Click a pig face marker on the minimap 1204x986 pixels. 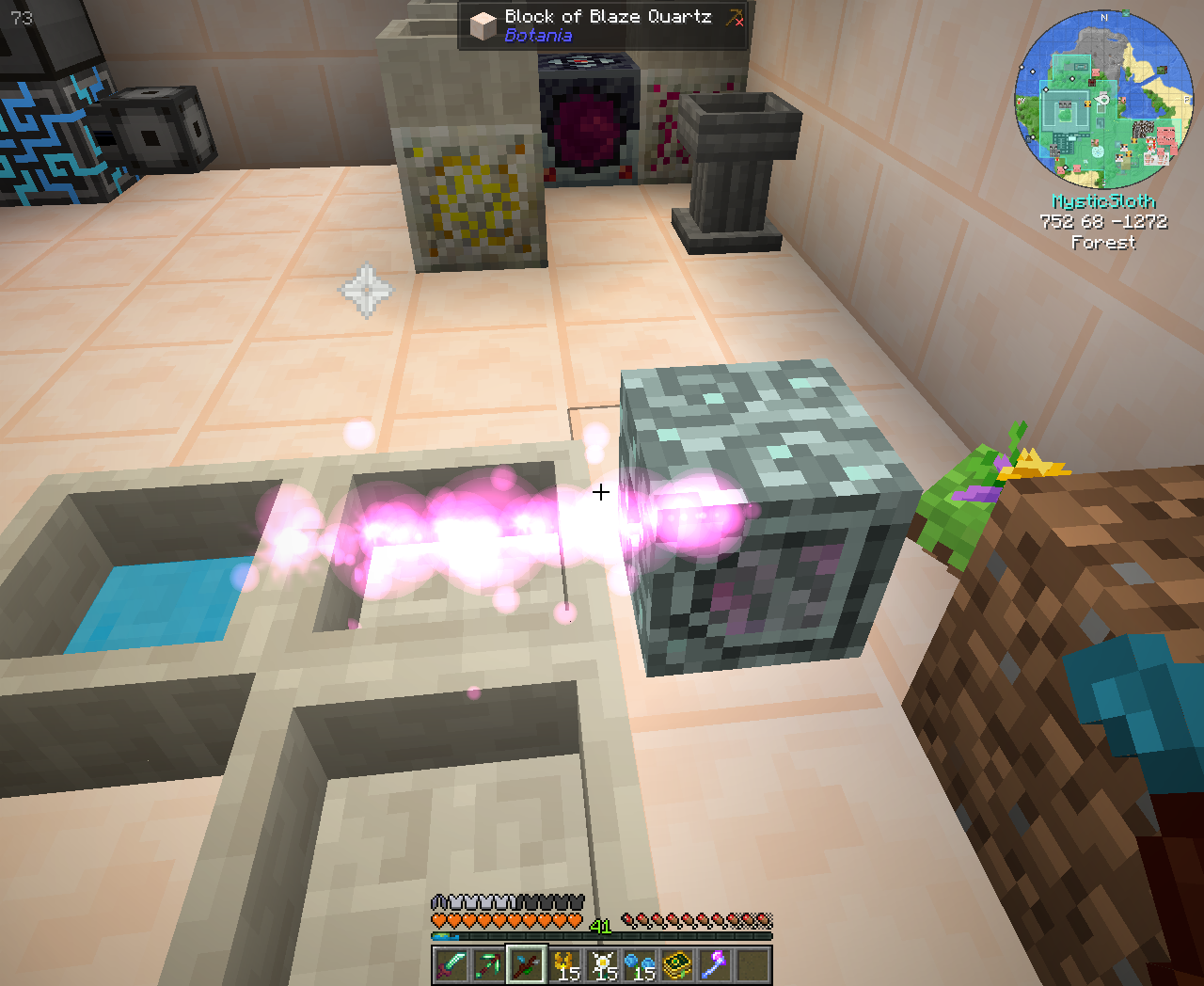(x=1096, y=72)
